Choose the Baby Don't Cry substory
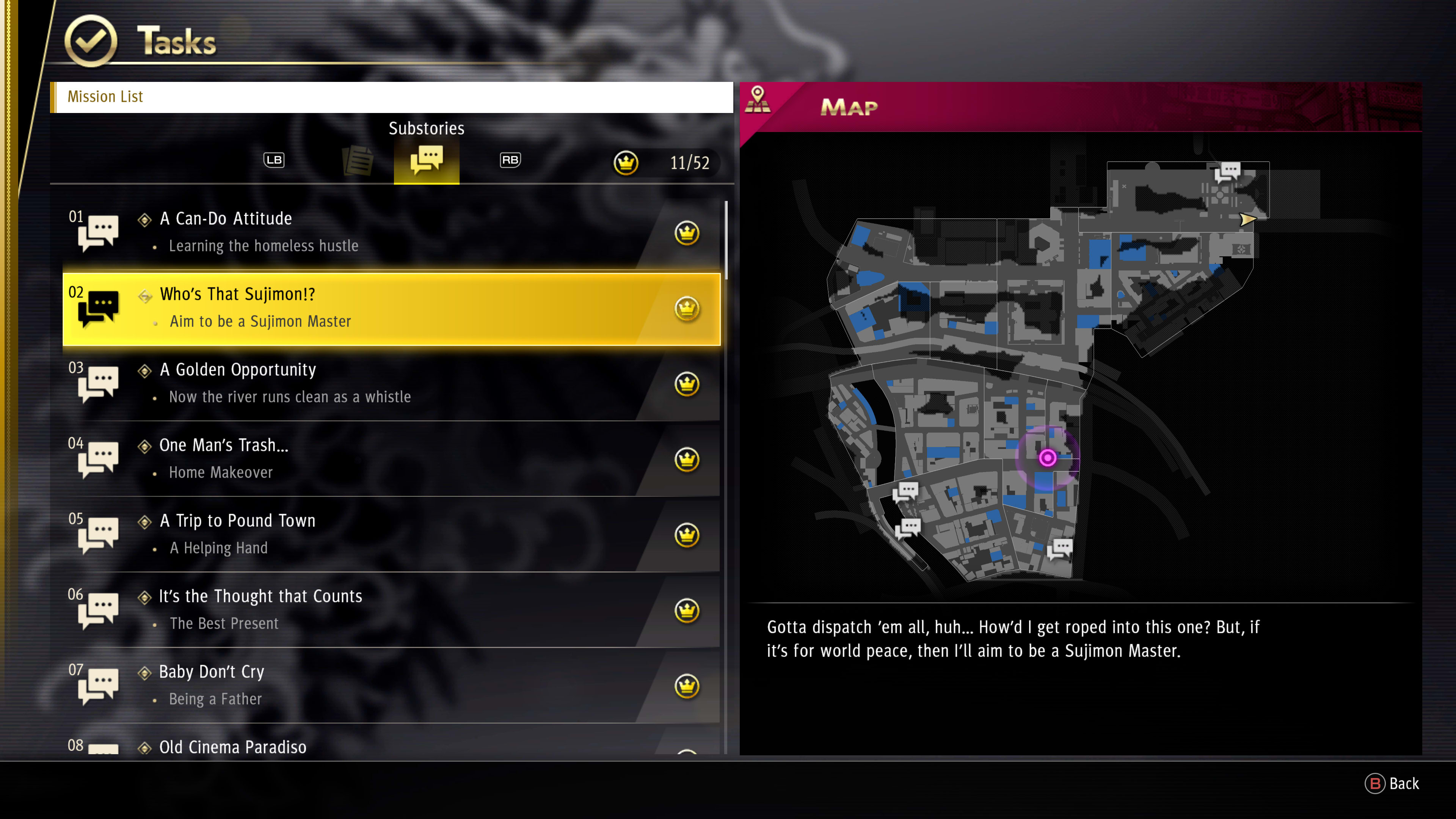Image resolution: width=1456 pixels, height=819 pixels. tap(390, 685)
